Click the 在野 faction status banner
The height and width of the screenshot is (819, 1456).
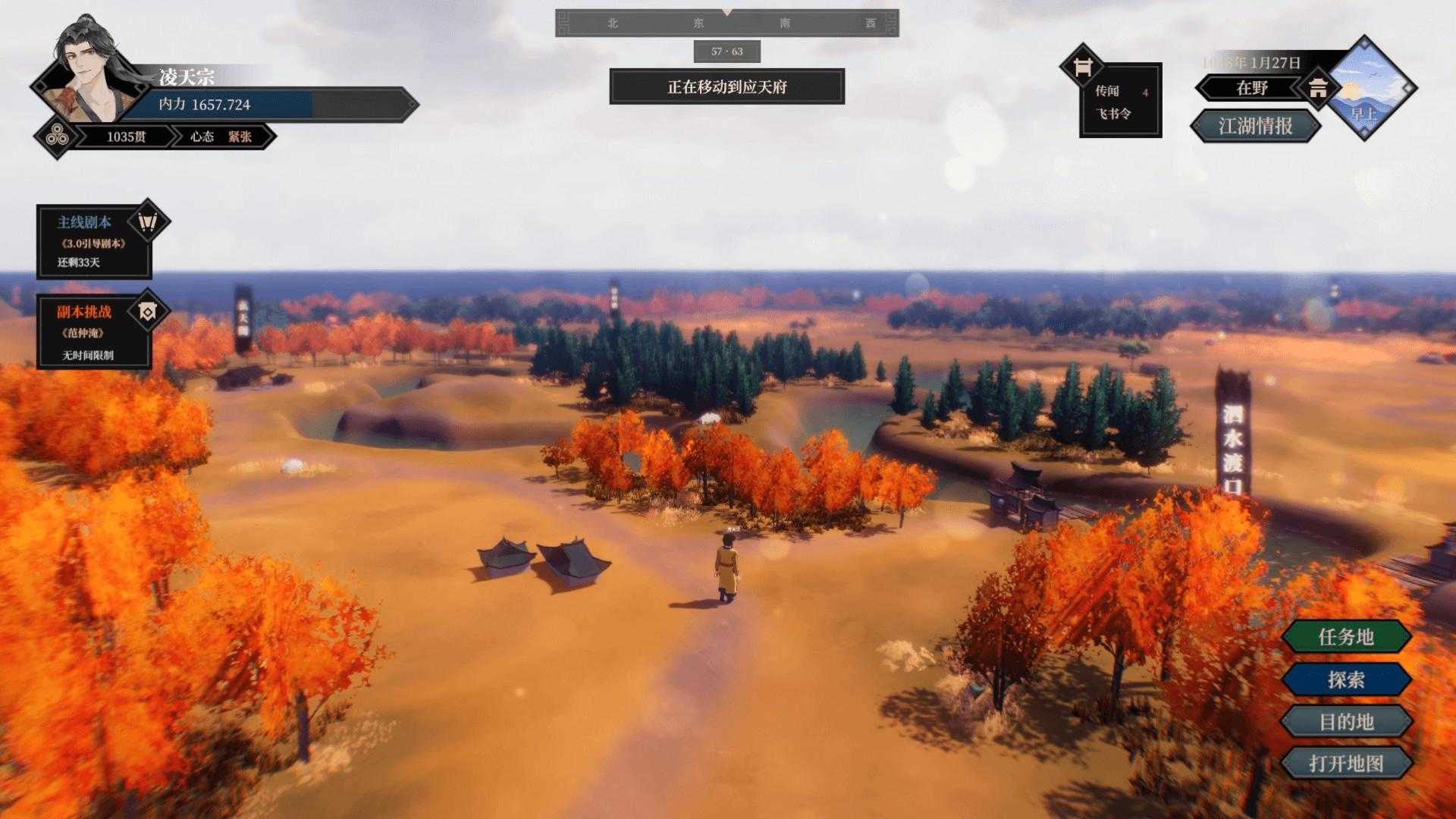(1252, 88)
